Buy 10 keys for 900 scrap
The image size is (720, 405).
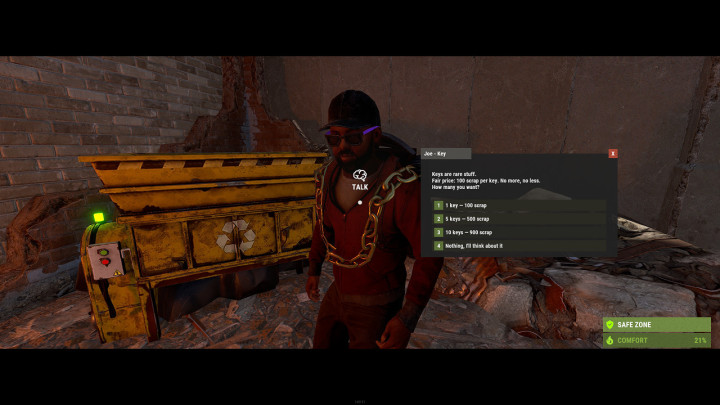coord(468,232)
